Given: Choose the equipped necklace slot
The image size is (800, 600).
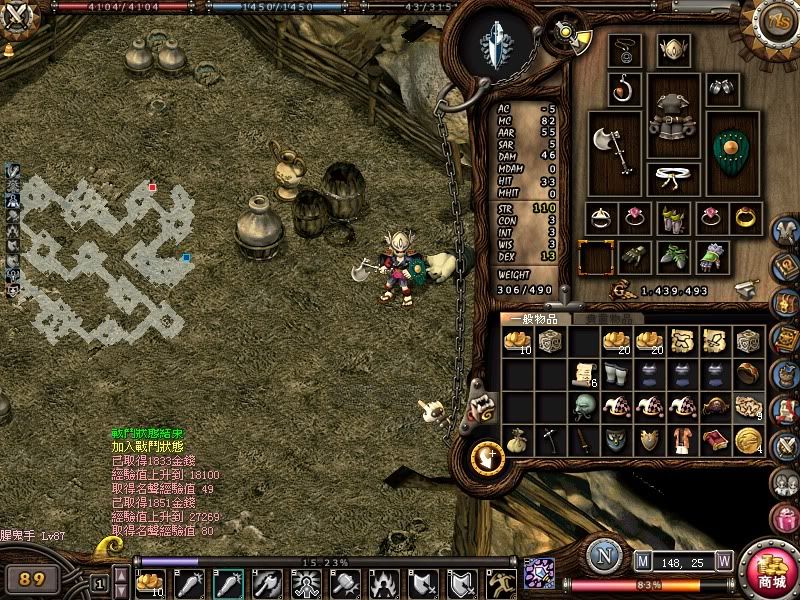Looking at the screenshot, I should [627, 49].
